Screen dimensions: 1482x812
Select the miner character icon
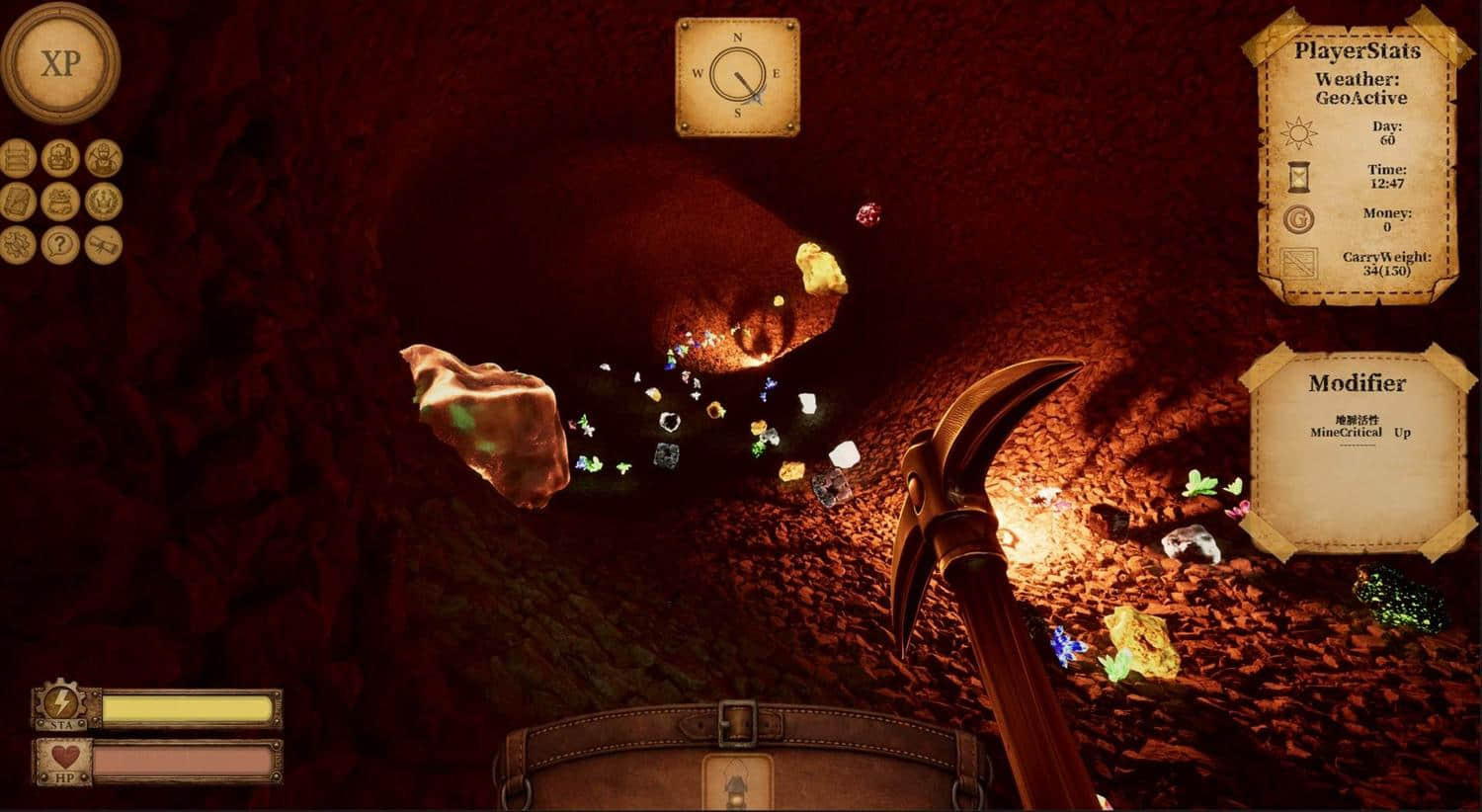(103, 158)
